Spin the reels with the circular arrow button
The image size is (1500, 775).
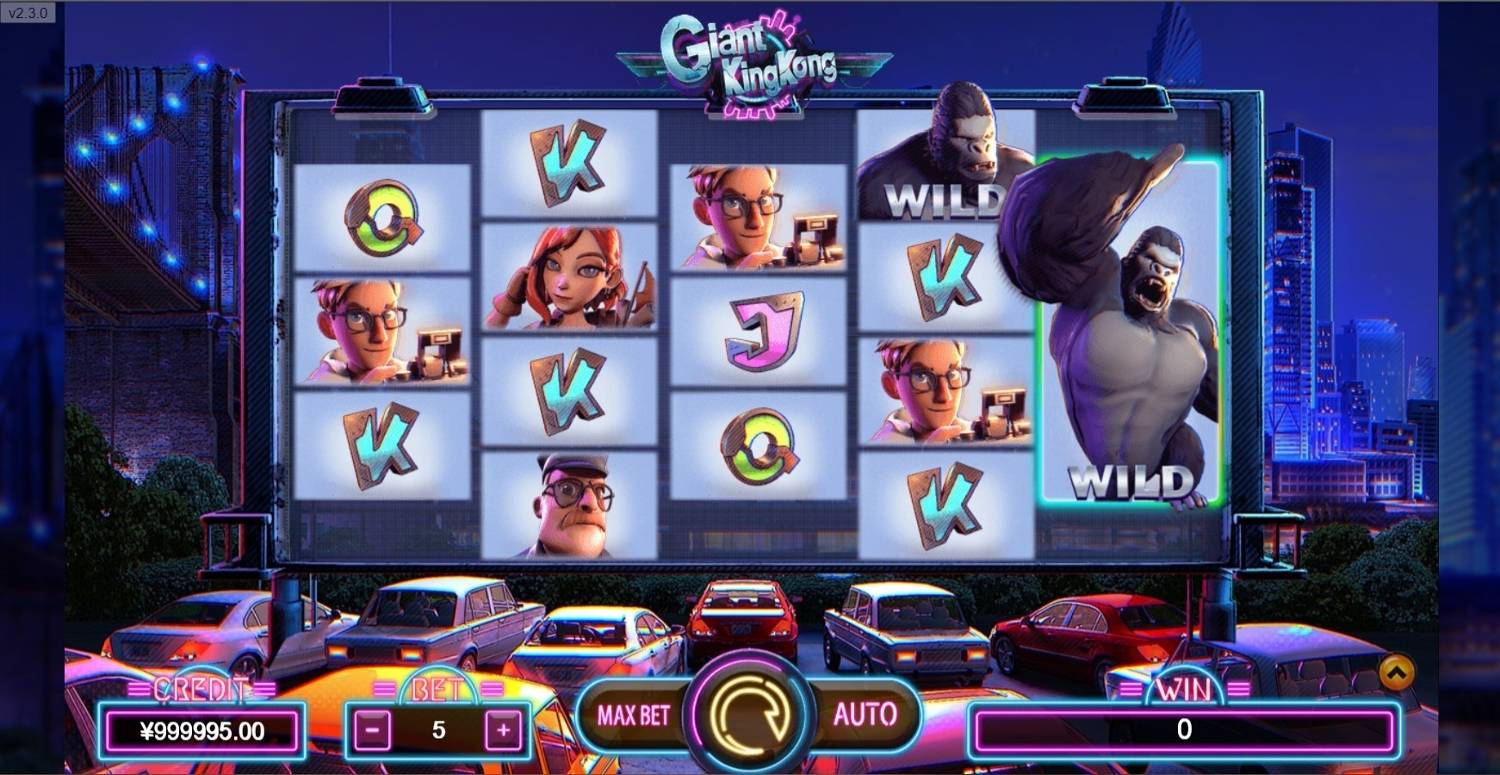pos(750,713)
